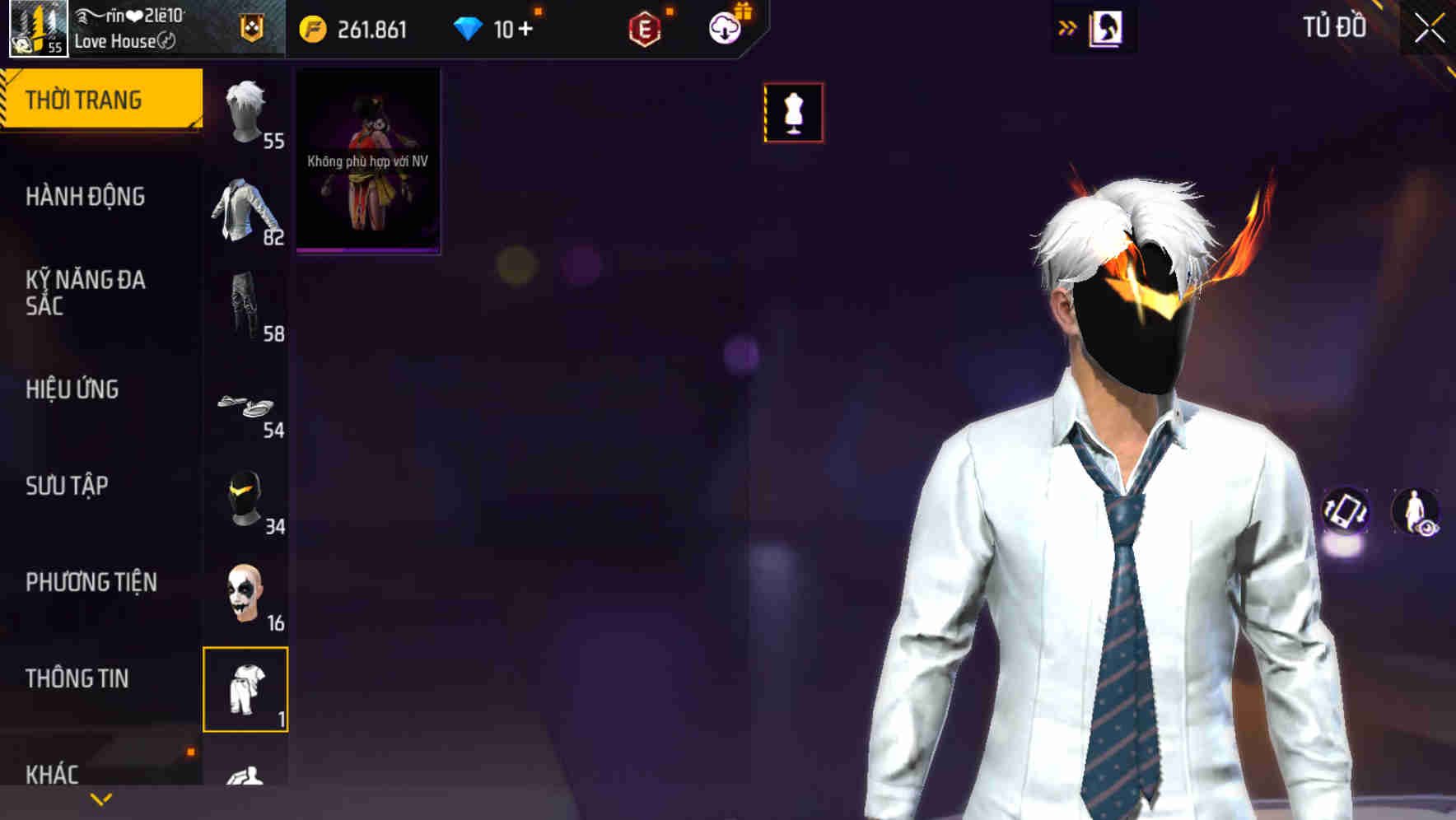
Task: Expand the category list with bottom chevron
Action: click(x=99, y=799)
